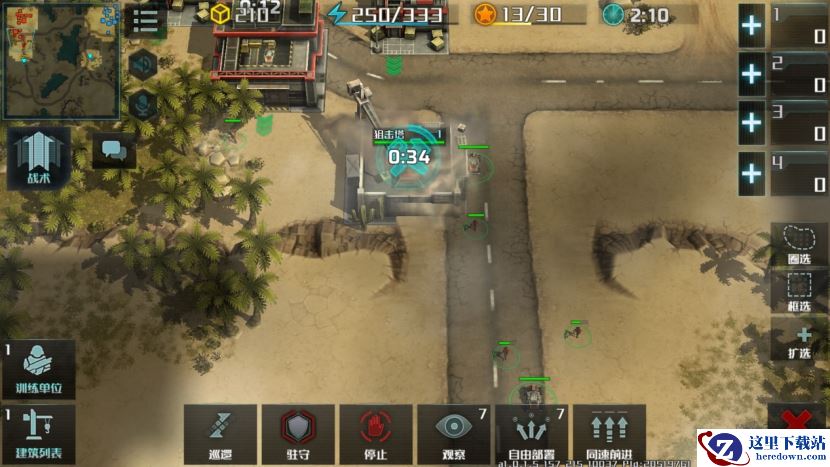Open the chat bubbles button

114,151
